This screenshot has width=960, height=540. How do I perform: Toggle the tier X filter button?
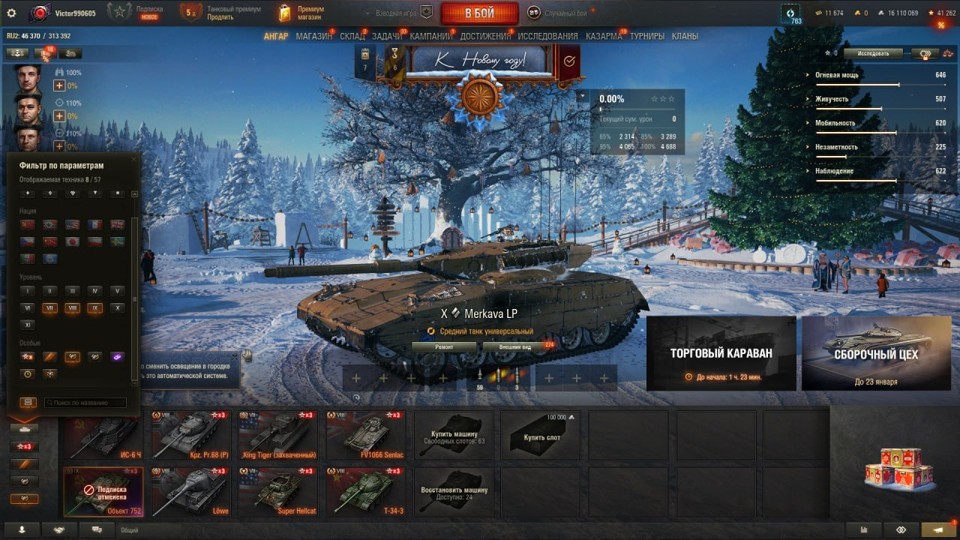pos(118,308)
